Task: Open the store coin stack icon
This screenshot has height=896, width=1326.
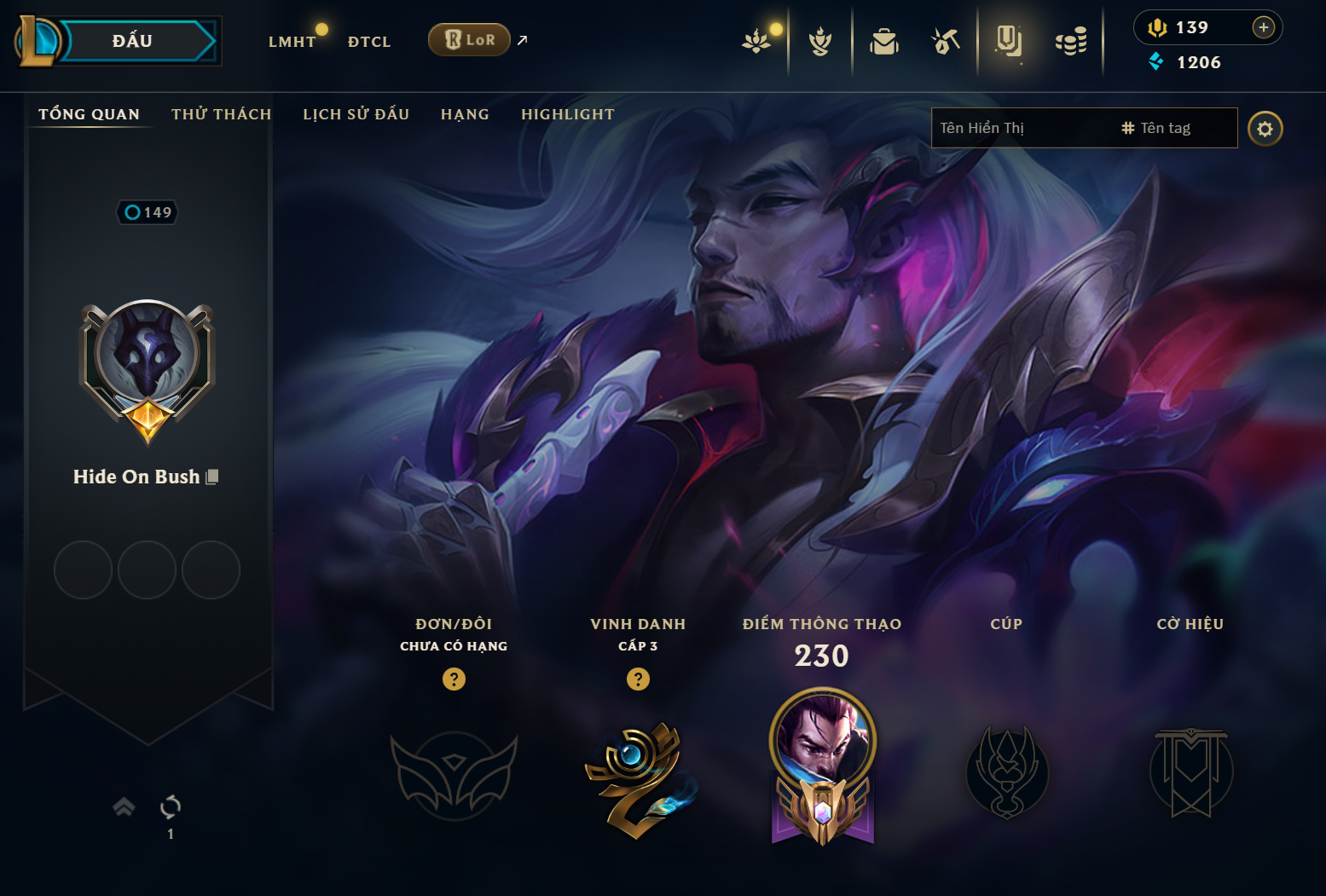Action: point(1071,41)
